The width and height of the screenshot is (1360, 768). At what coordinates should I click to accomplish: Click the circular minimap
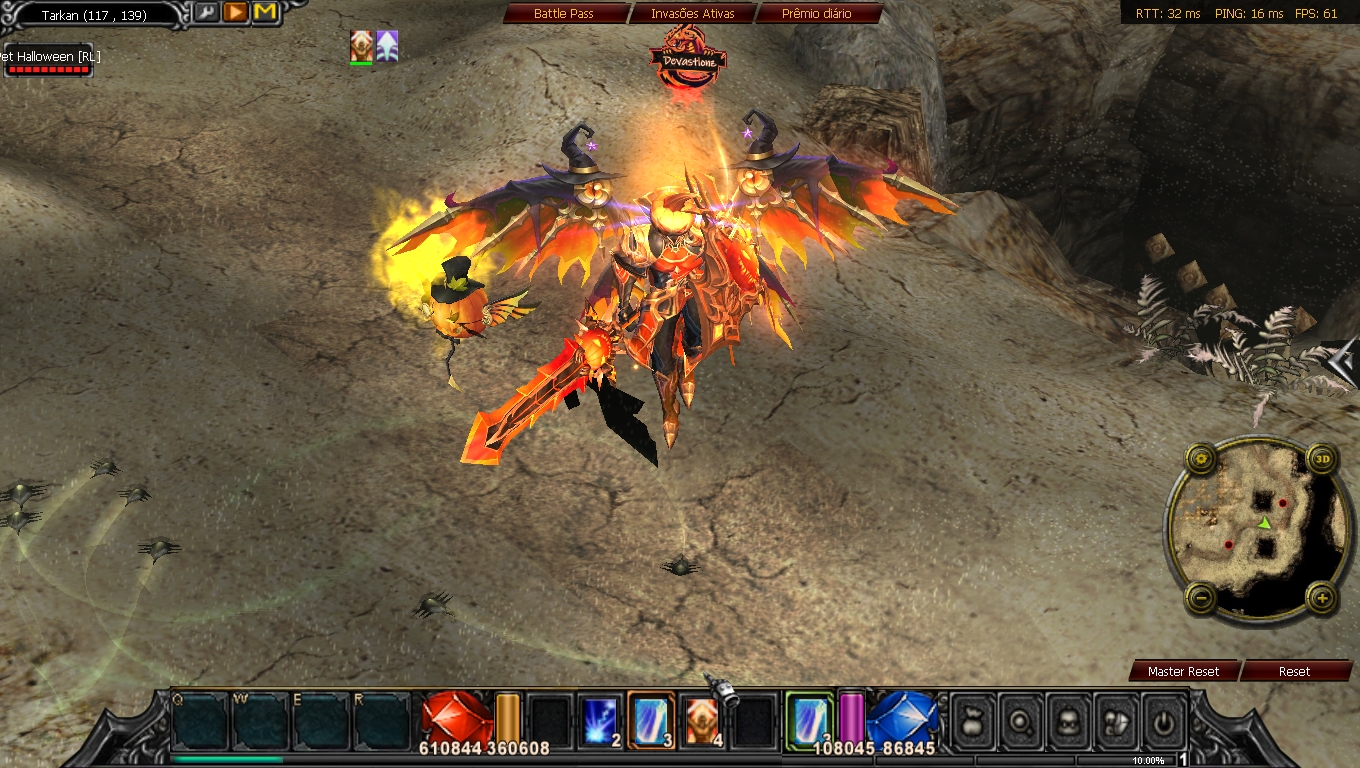tap(1260, 530)
